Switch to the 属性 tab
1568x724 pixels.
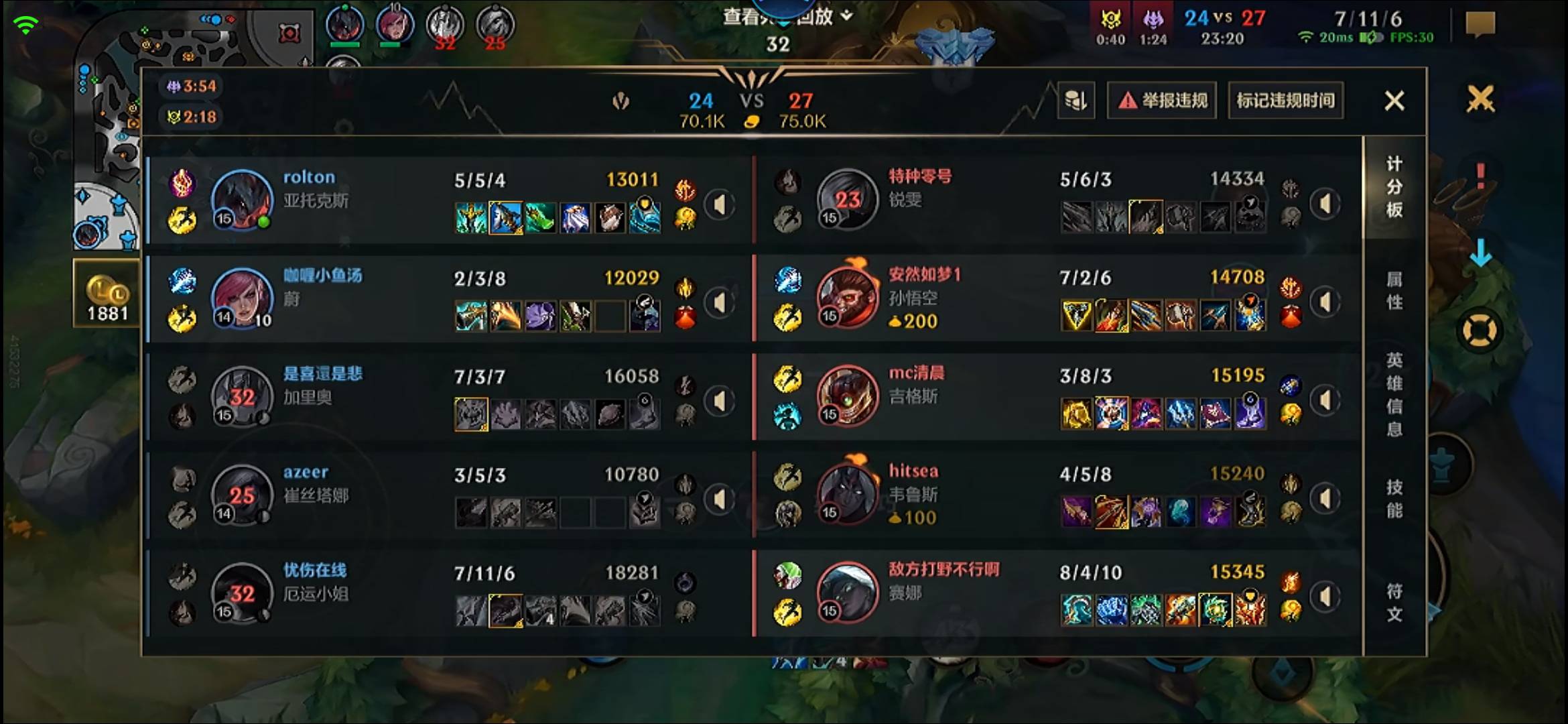[1394, 290]
